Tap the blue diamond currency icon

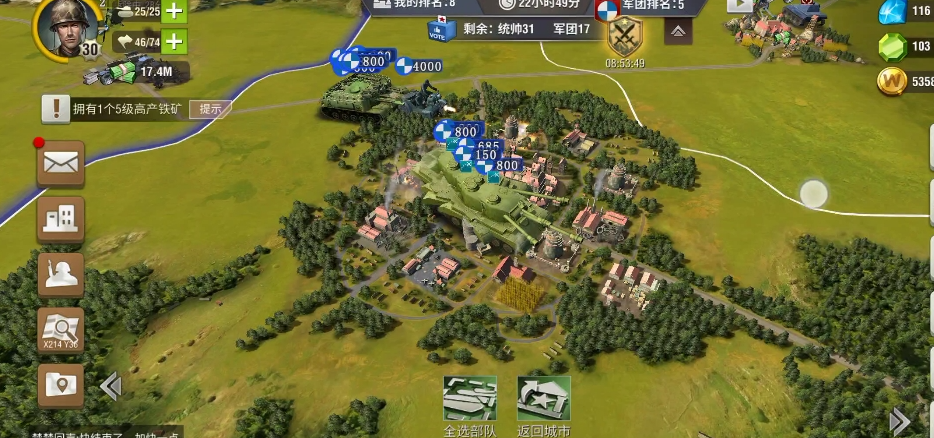(x=890, y=12)
